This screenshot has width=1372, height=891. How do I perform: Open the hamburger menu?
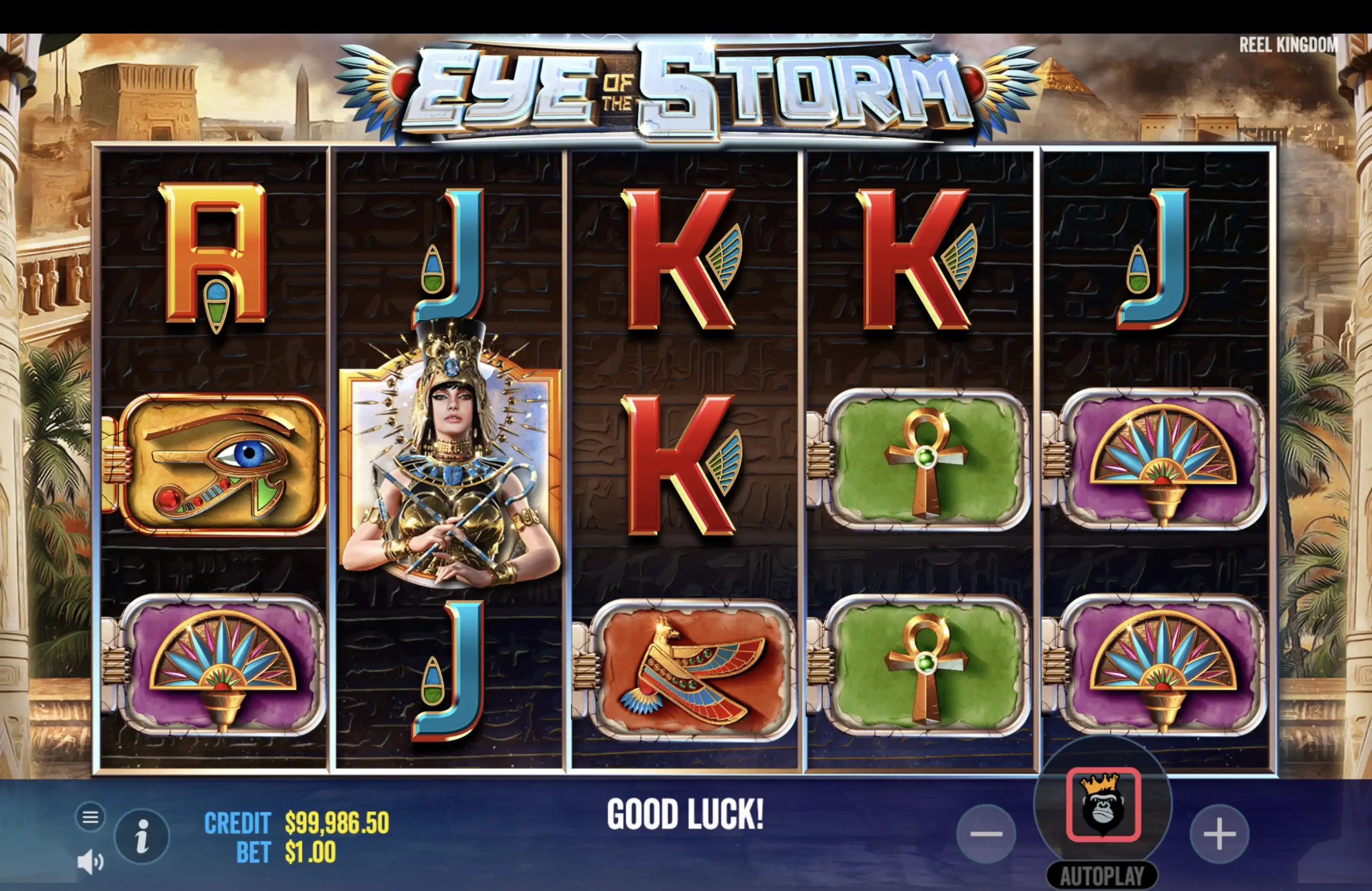[x=90, y=817]
